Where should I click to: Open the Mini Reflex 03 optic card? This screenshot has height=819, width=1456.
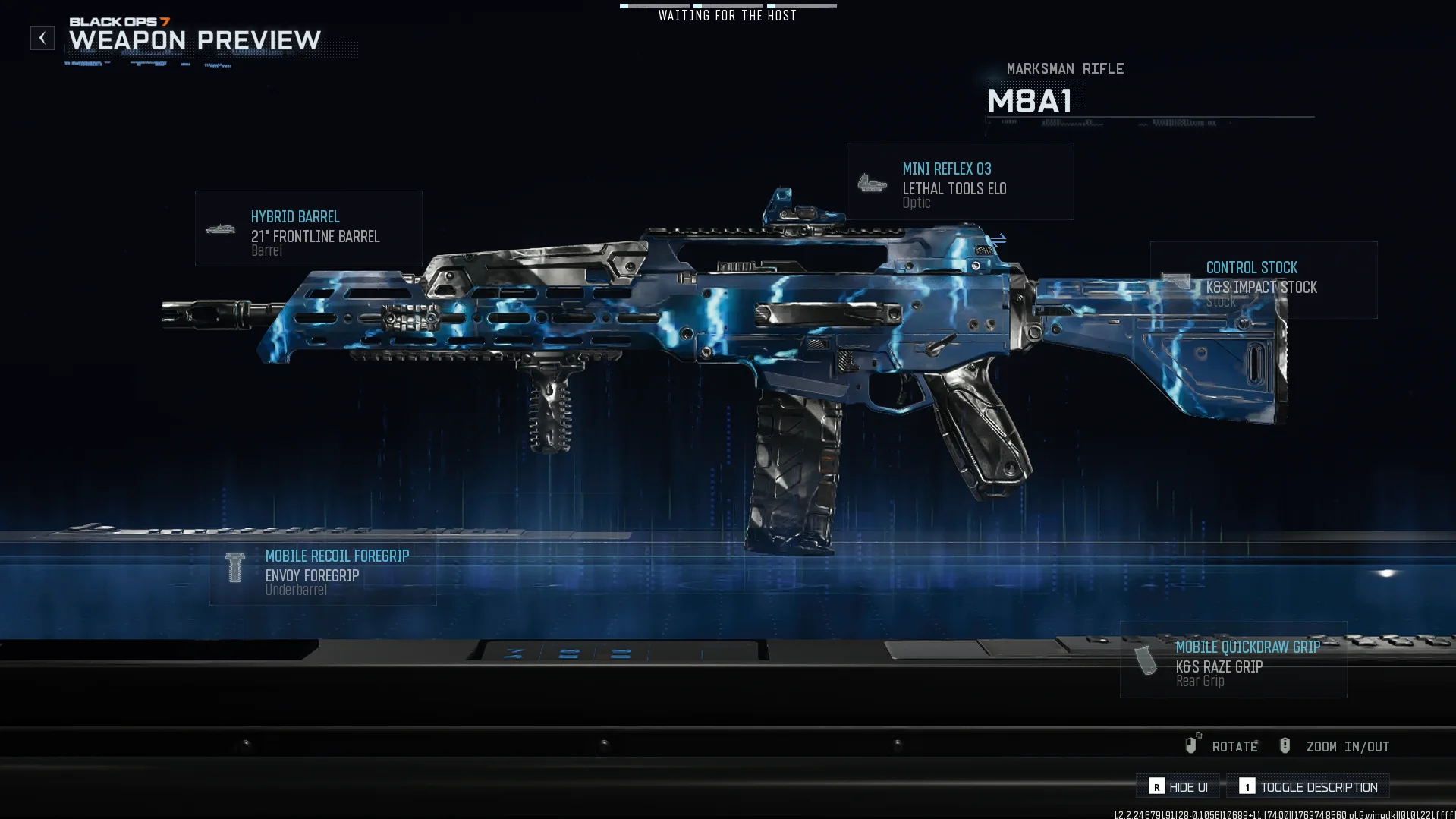coord(960,182)
